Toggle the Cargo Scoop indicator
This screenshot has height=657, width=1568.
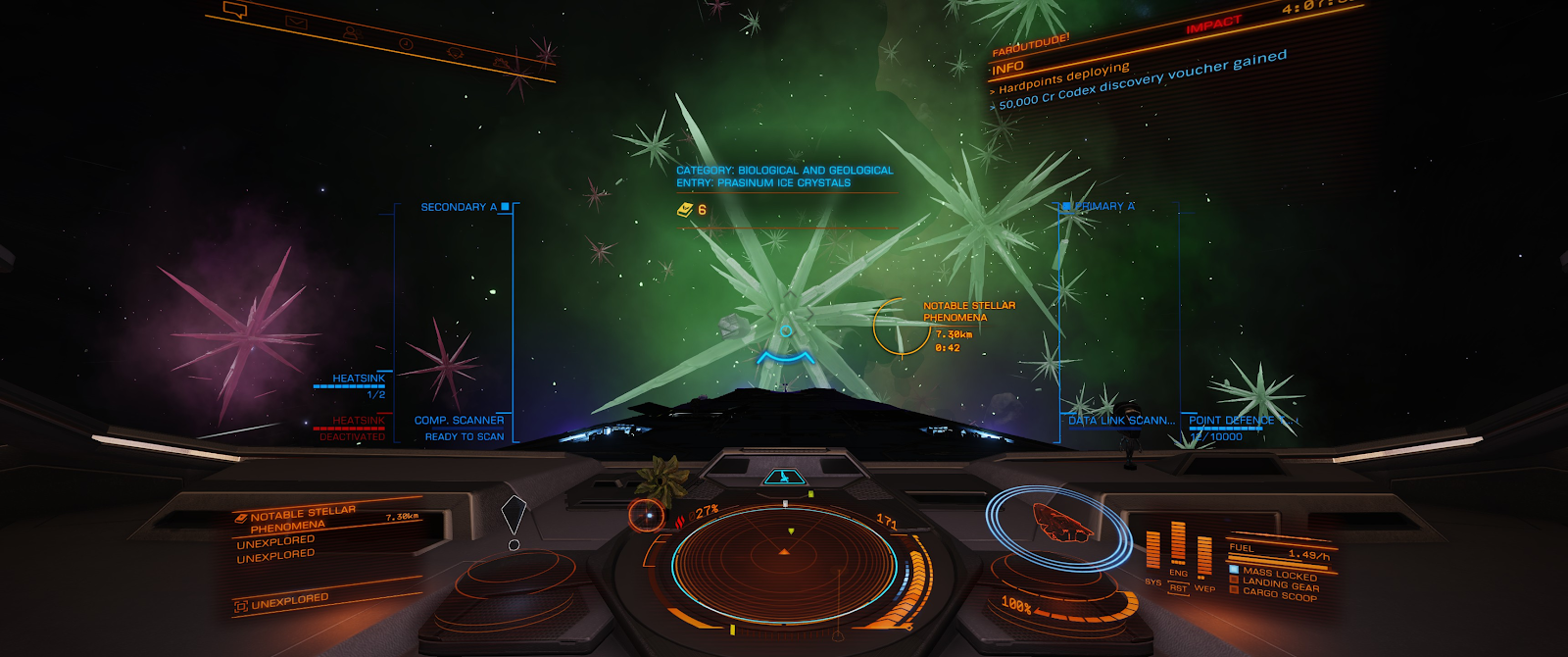1279,593
